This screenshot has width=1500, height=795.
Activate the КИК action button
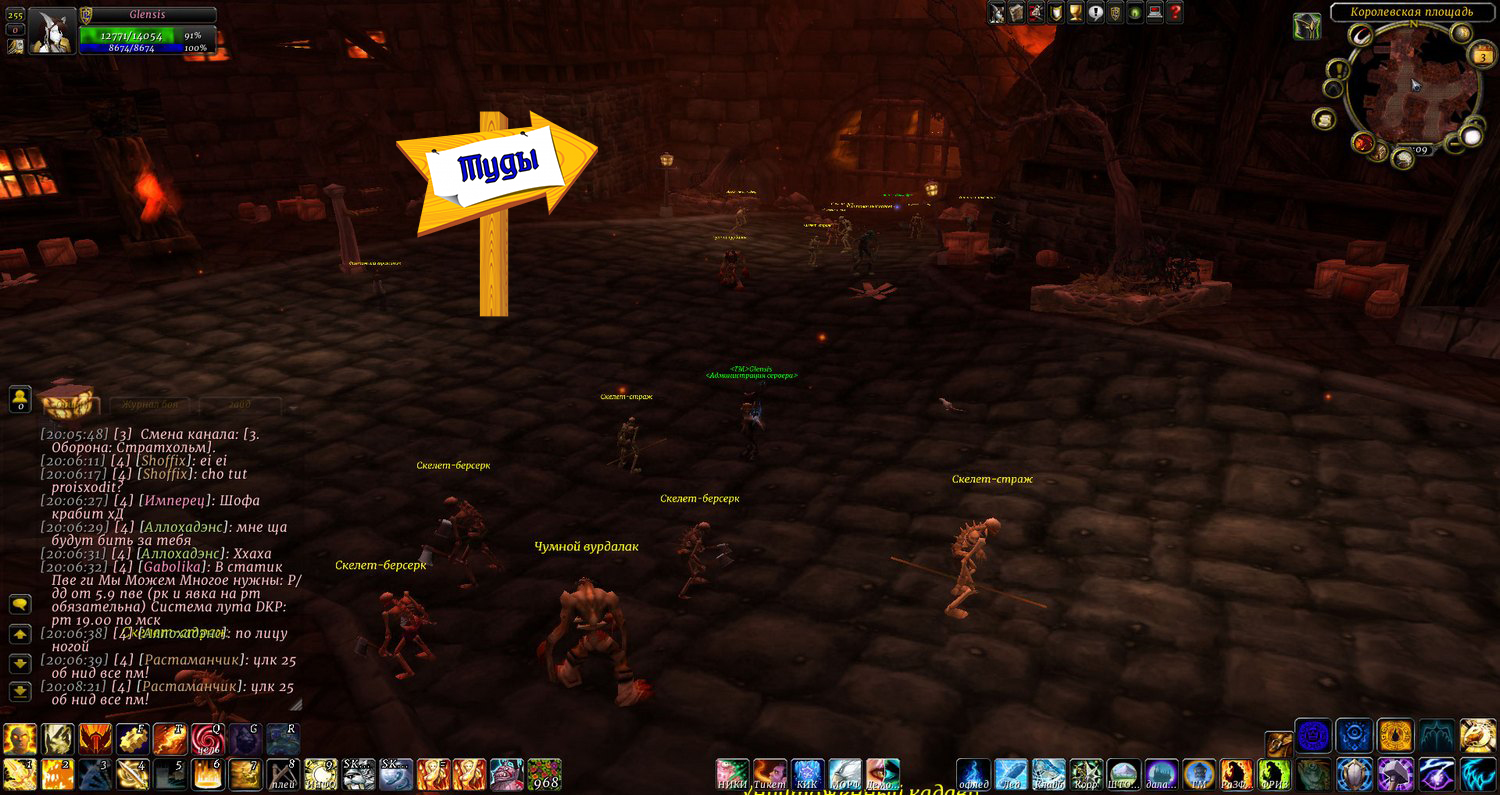807,775
